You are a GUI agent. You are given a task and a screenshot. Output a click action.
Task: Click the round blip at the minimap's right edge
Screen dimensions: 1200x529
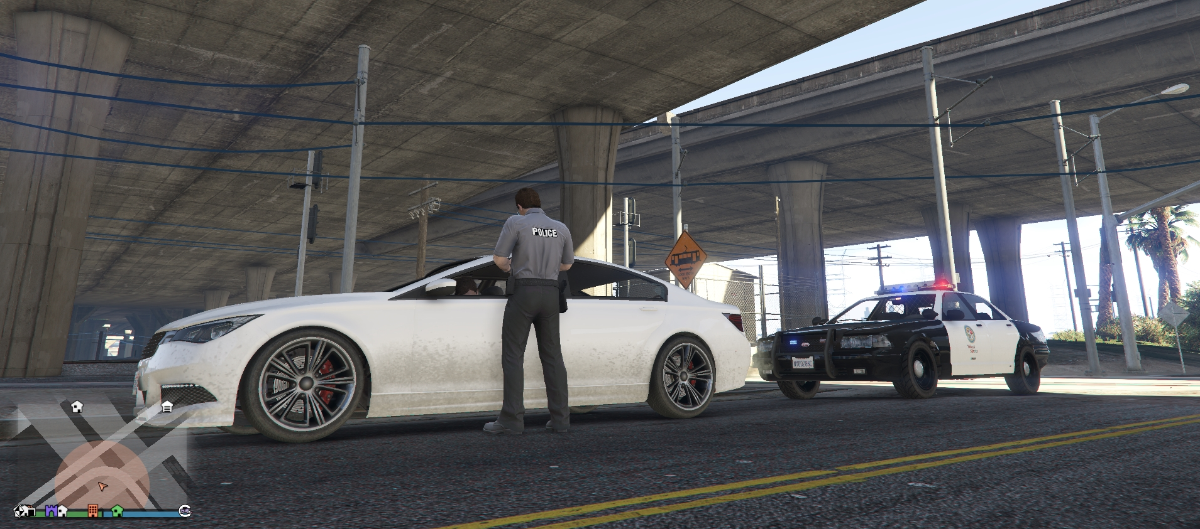[184, 511]
